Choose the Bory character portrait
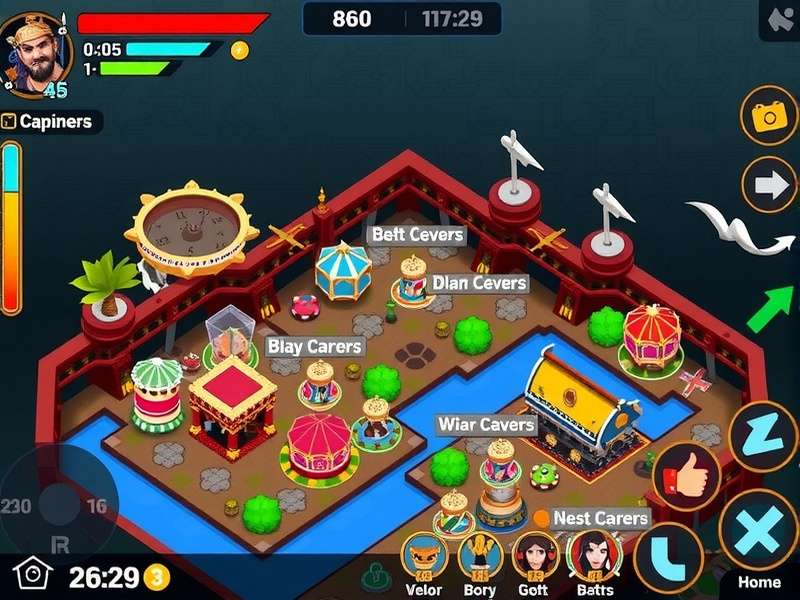This screenshot has width=800, height=600. pos(480,556)
